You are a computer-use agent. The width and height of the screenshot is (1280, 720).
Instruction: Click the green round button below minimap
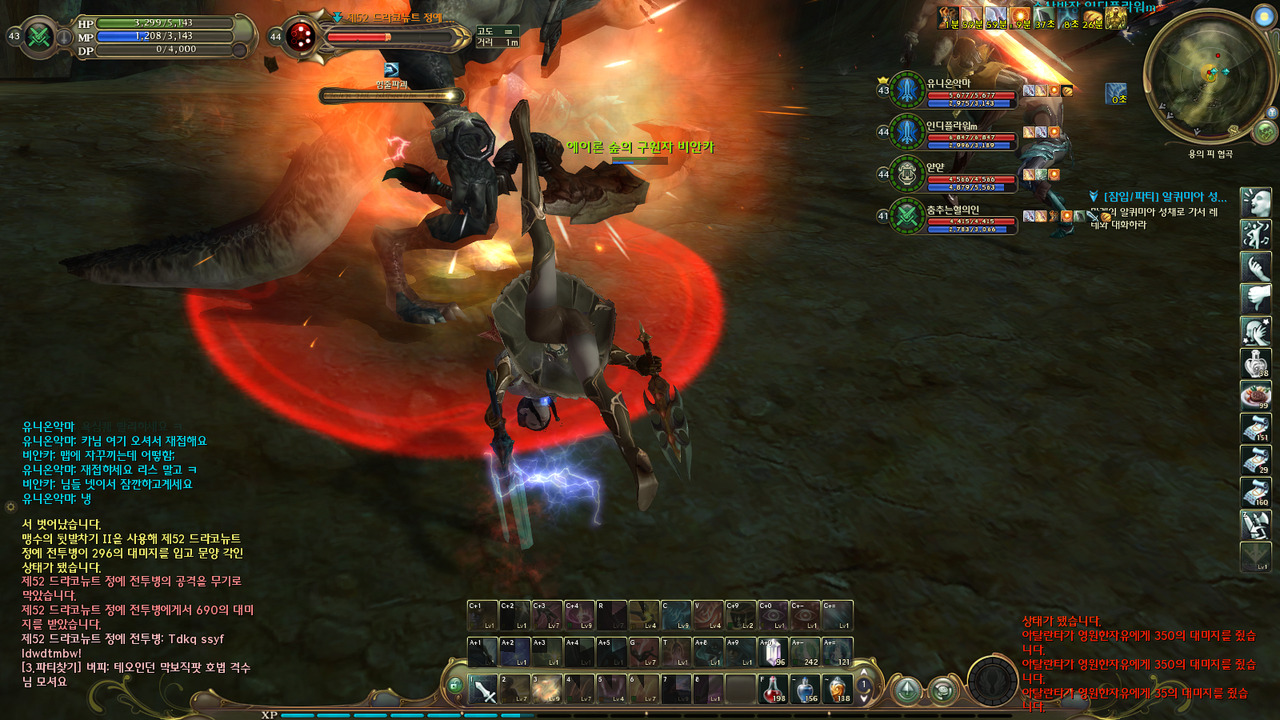pos(1265,131)
